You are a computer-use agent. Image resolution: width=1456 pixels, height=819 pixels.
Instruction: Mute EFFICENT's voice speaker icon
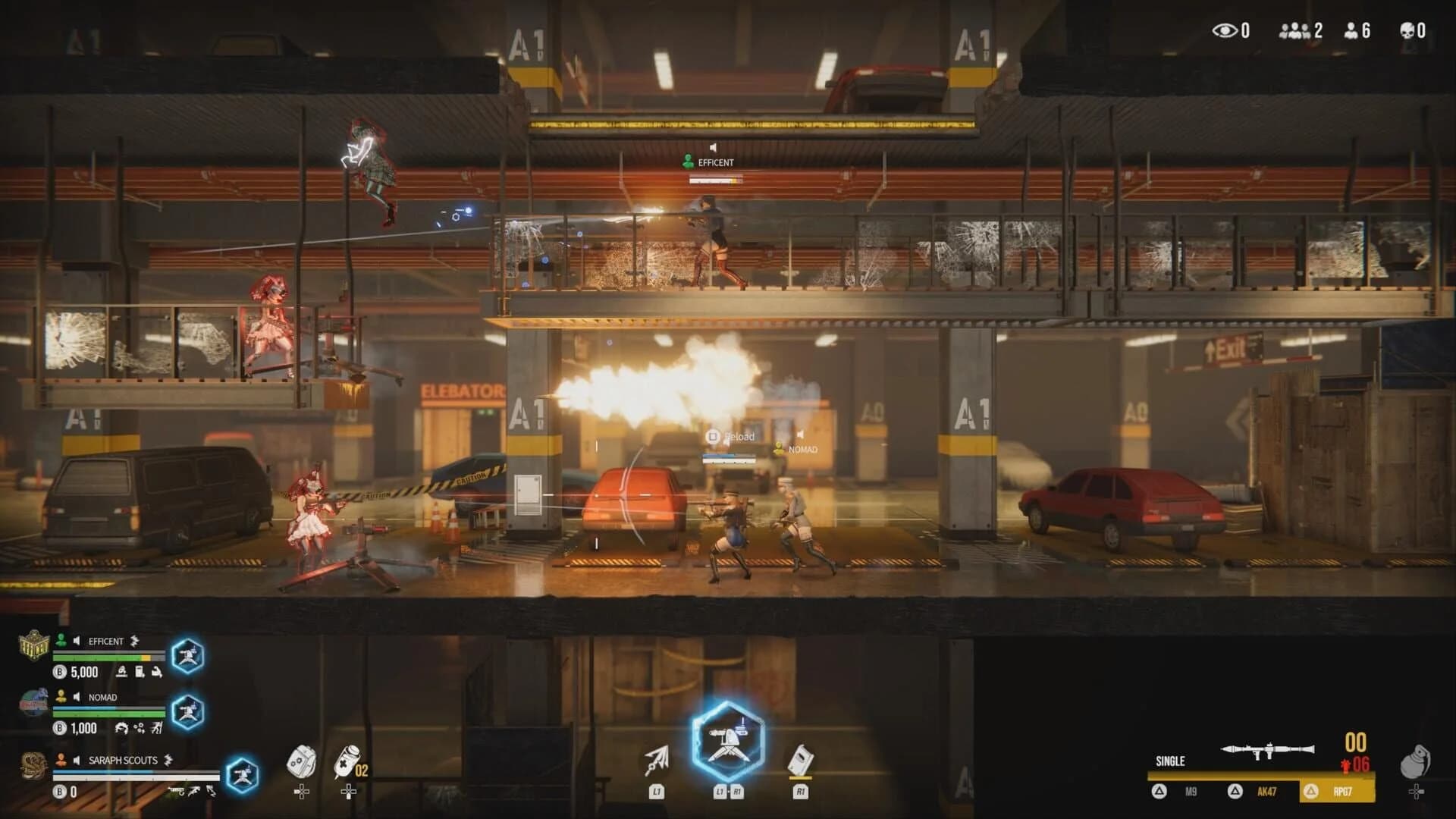pos(76,640)
